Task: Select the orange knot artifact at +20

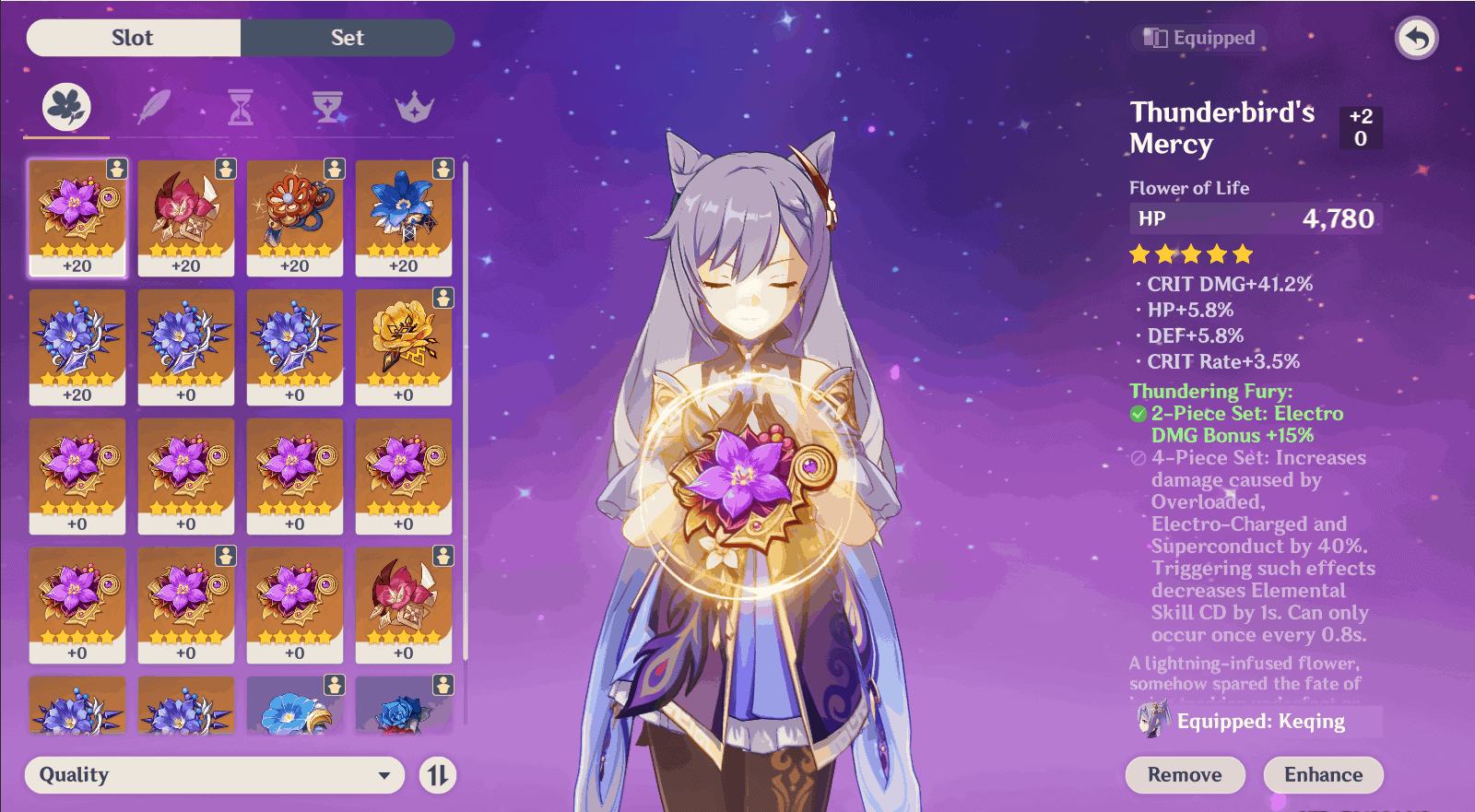Action: click(x=295, y=217)
